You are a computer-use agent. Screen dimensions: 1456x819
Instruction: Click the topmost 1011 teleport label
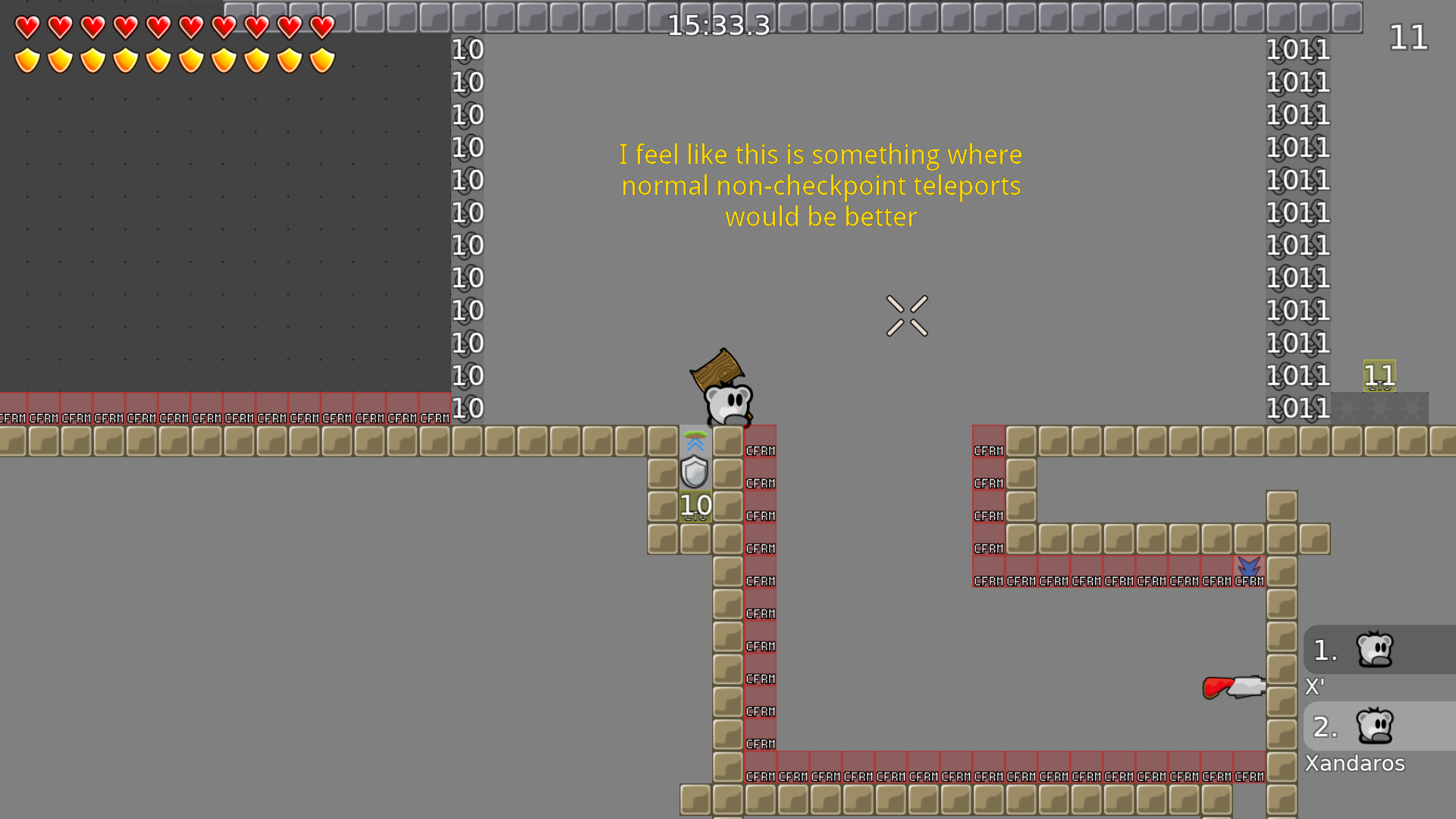pos(1298,50)
